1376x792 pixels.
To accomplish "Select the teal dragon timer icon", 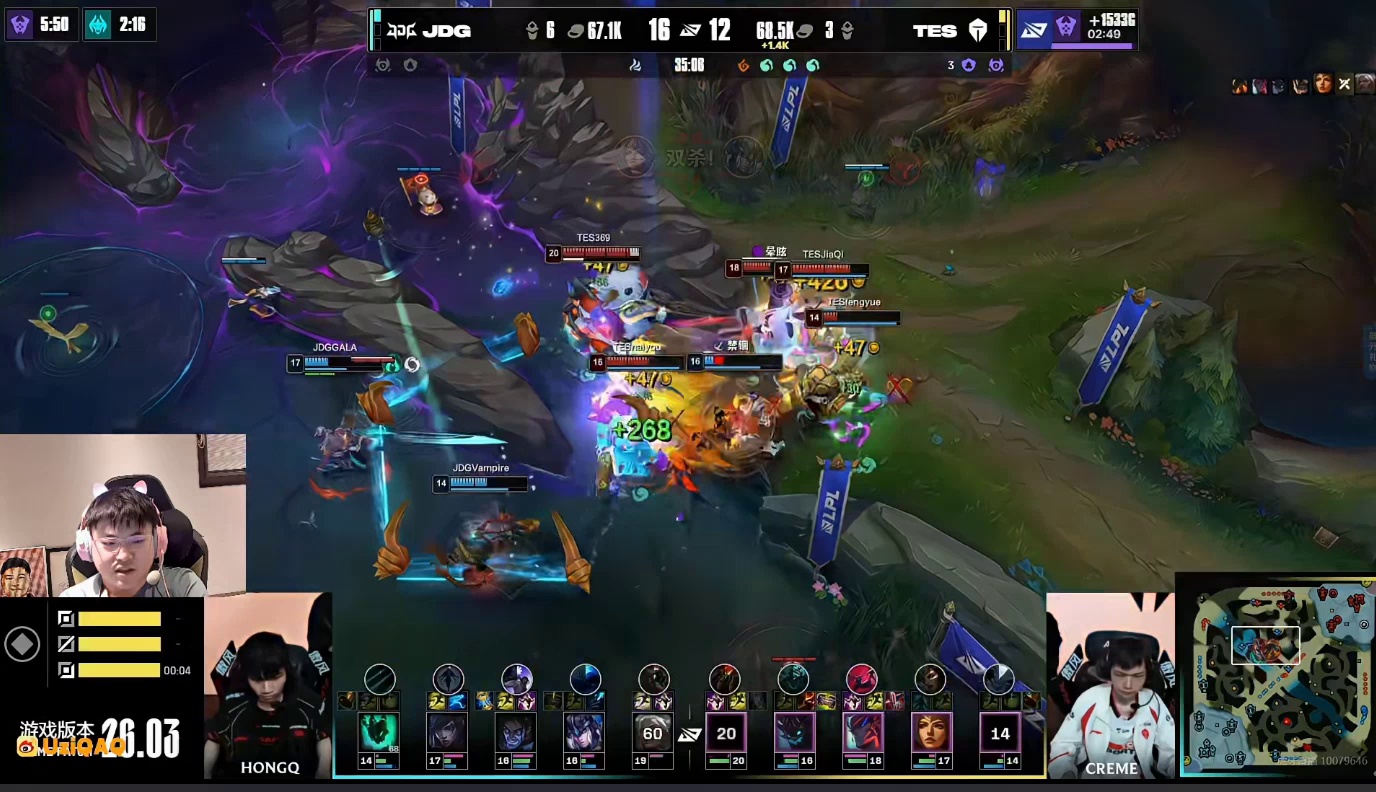I will click(98, 24).
